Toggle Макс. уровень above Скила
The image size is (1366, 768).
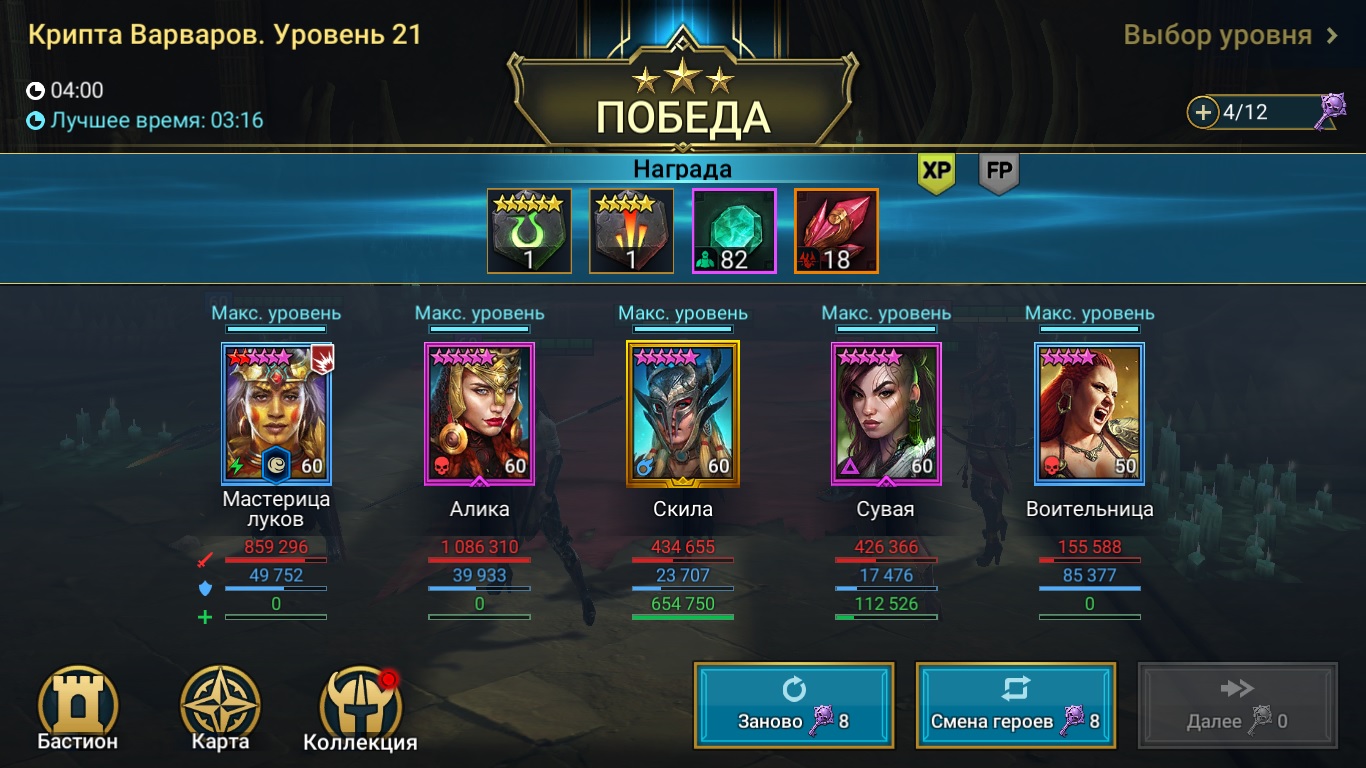click(682, 312)
